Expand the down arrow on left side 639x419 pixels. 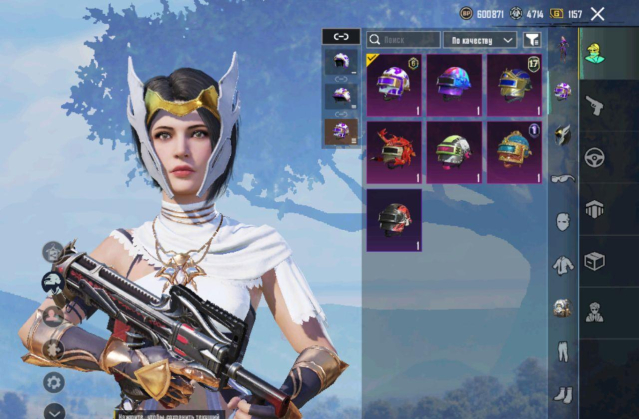point(54,409)
